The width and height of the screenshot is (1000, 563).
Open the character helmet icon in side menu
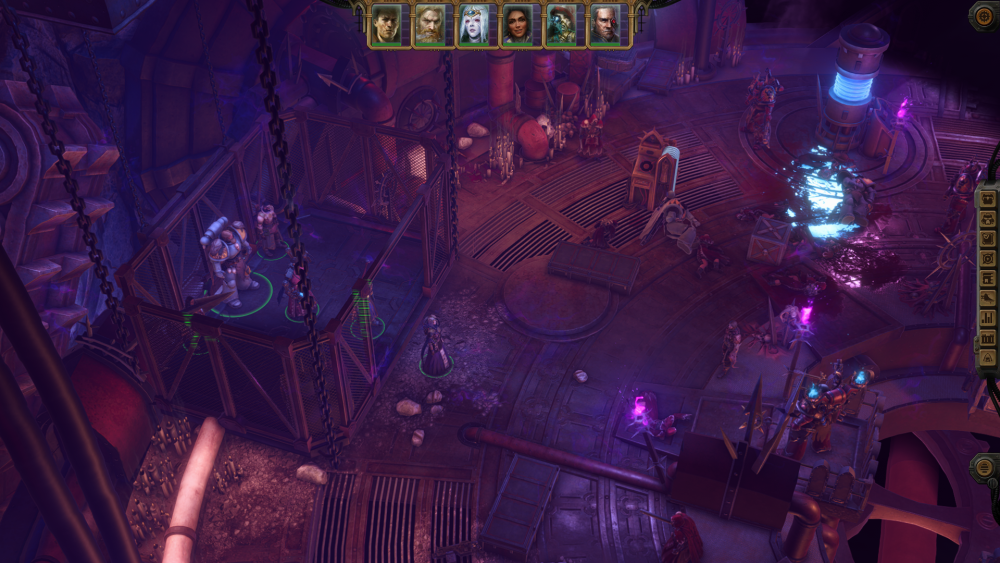point(988,218)
